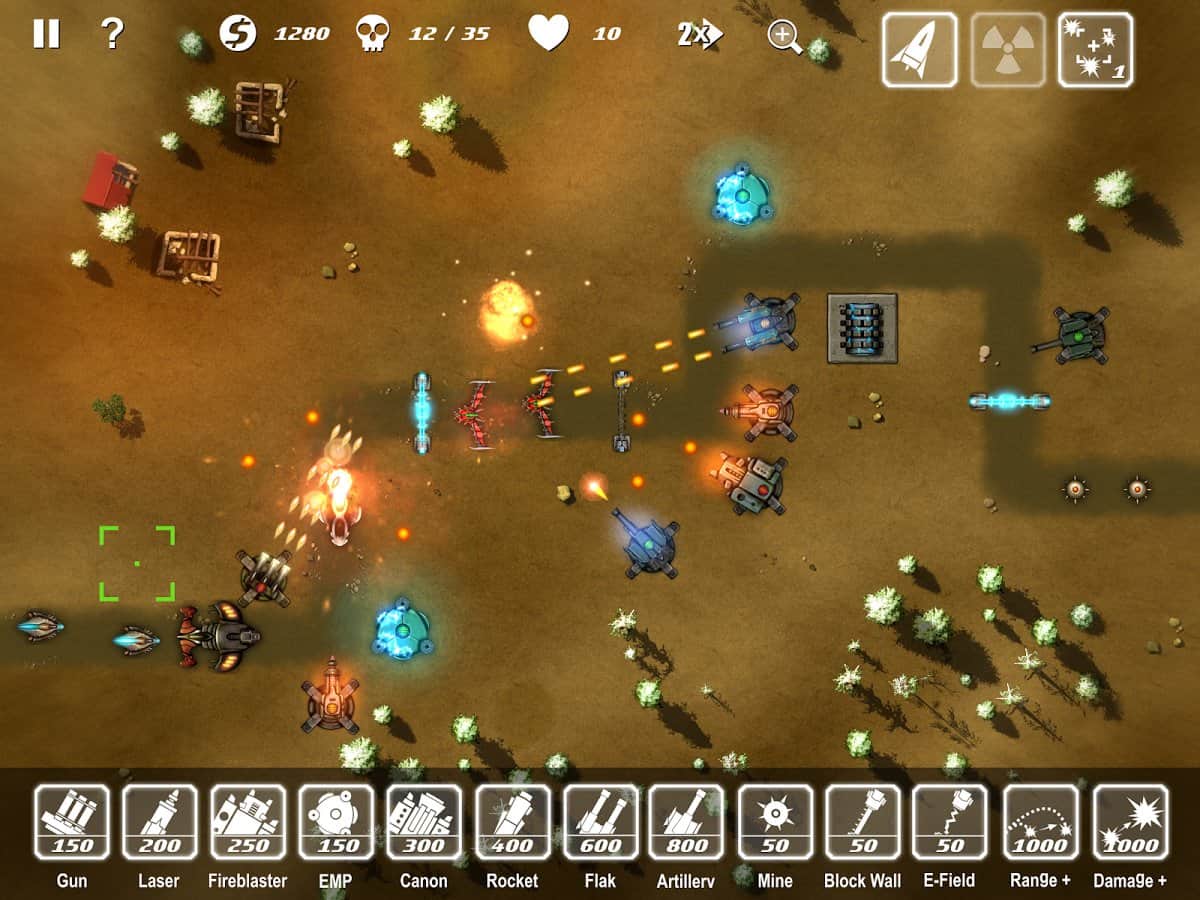Image resolution: width=1200 pixels, height=900 pixels.
Task: Launch the rocket strike ability
Action: (919, 50)
